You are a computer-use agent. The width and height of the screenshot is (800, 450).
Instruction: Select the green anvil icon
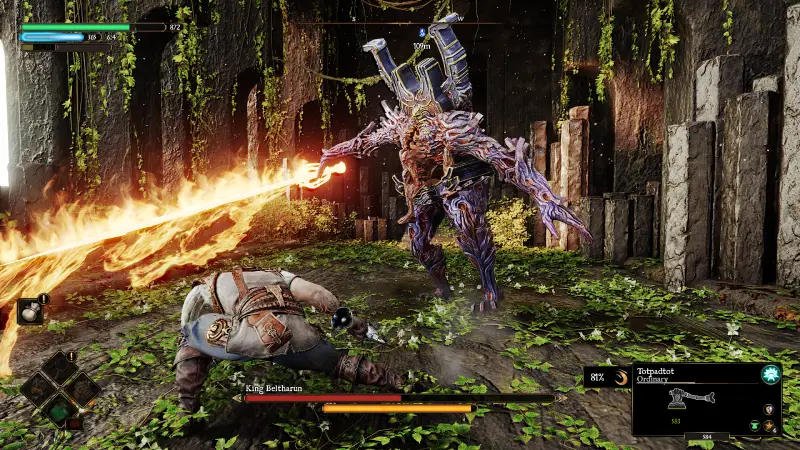754,425
